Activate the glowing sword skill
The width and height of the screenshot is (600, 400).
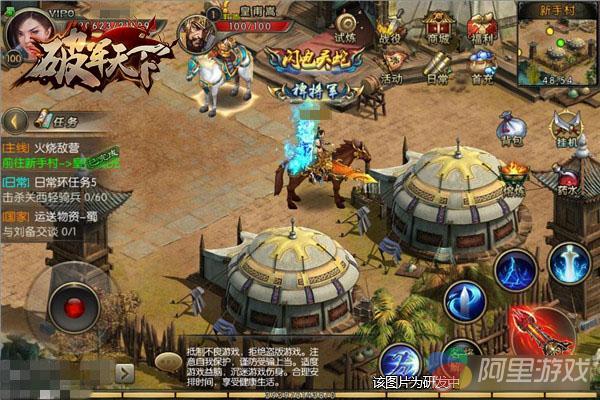pos(569,264)
